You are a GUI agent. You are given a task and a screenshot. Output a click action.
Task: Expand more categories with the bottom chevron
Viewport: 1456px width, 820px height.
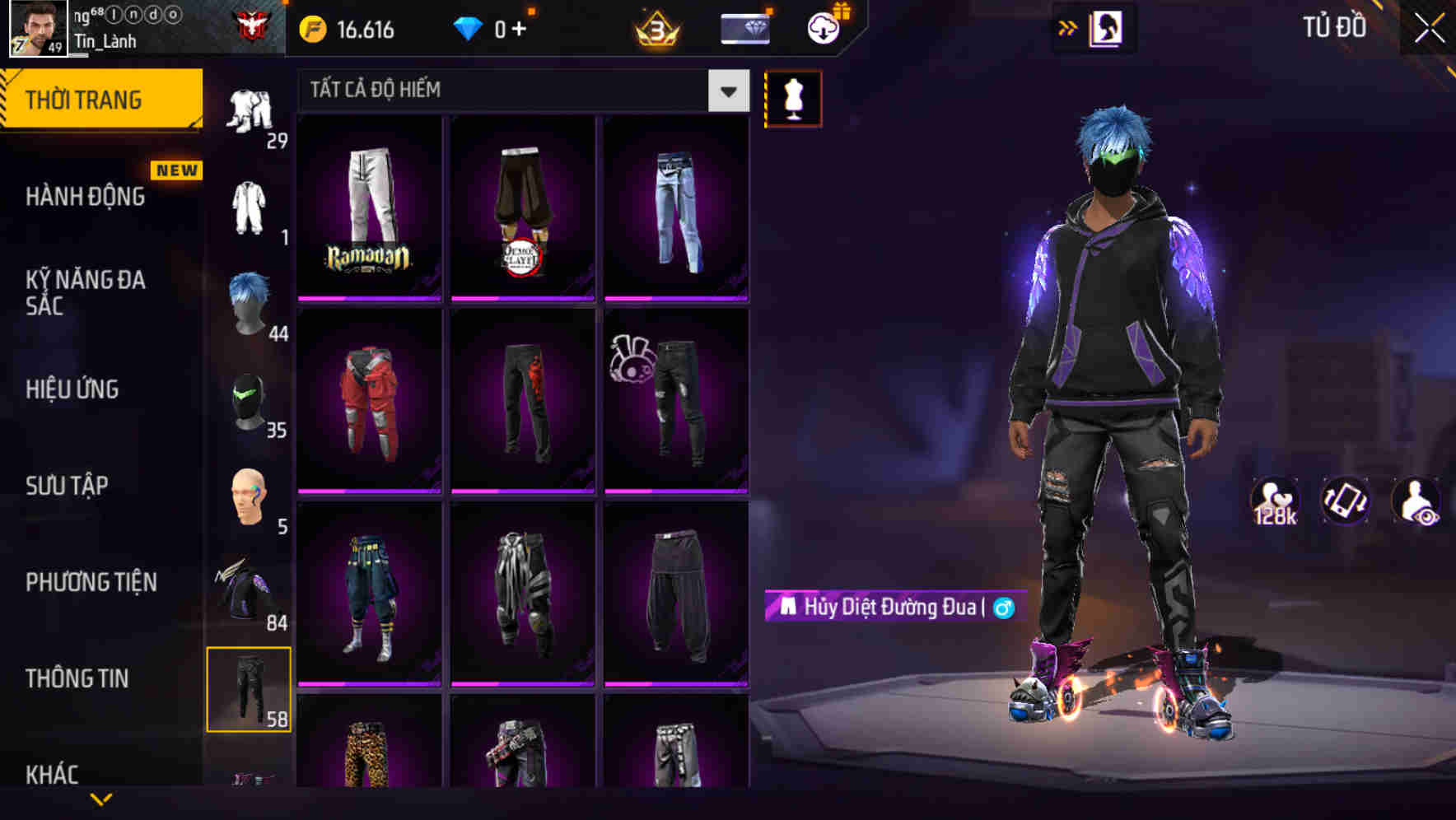101,800
